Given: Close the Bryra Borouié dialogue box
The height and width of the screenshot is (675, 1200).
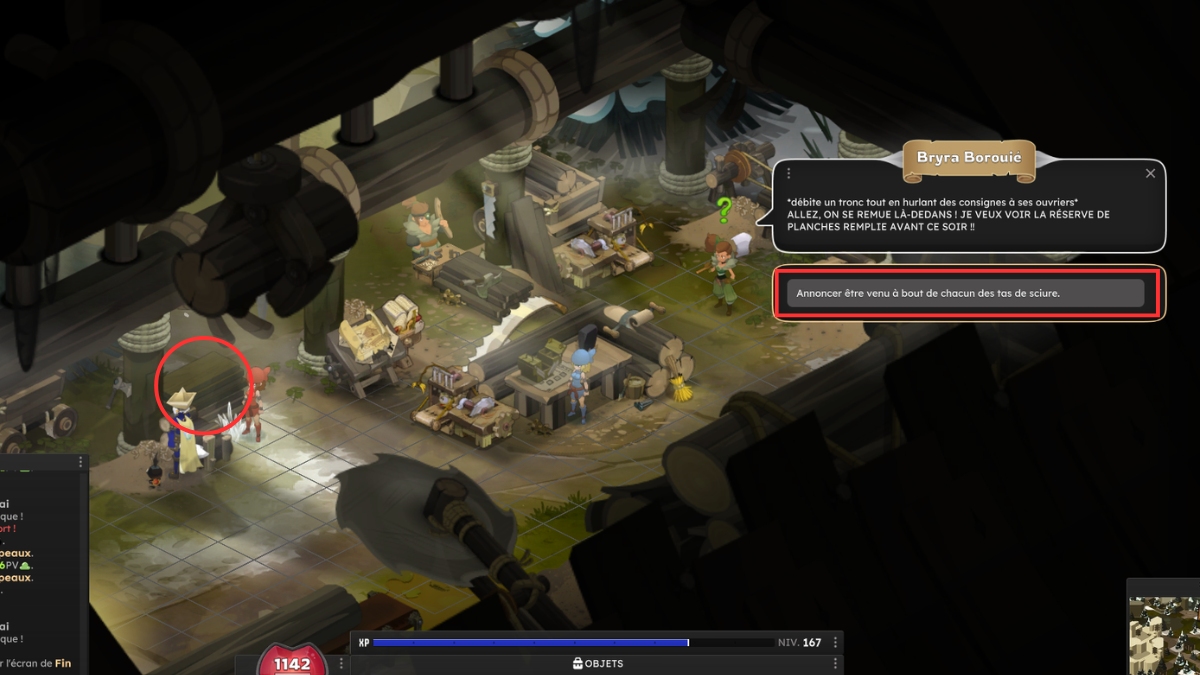Looking at the screenshot, I should coord(1150,174).
